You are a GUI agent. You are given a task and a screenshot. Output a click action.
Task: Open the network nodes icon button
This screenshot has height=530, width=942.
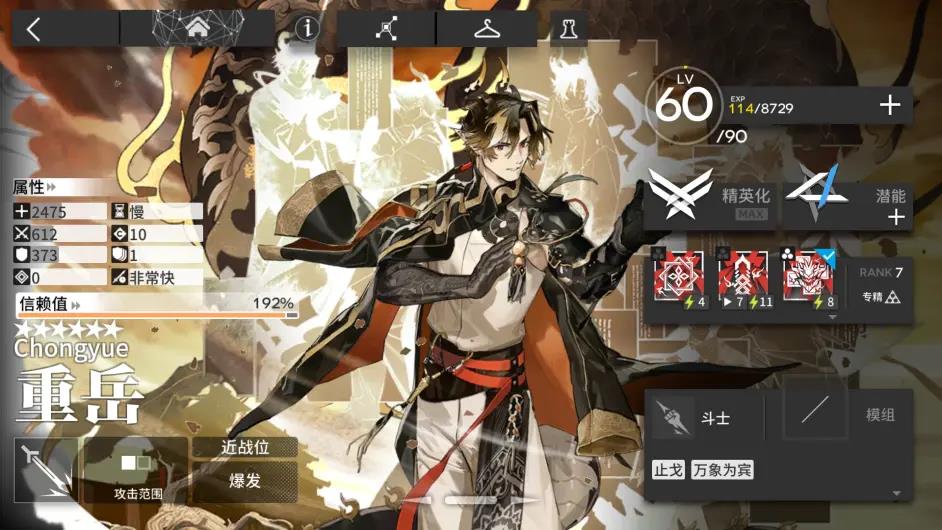pyautogui.click(x=386, y=29)
